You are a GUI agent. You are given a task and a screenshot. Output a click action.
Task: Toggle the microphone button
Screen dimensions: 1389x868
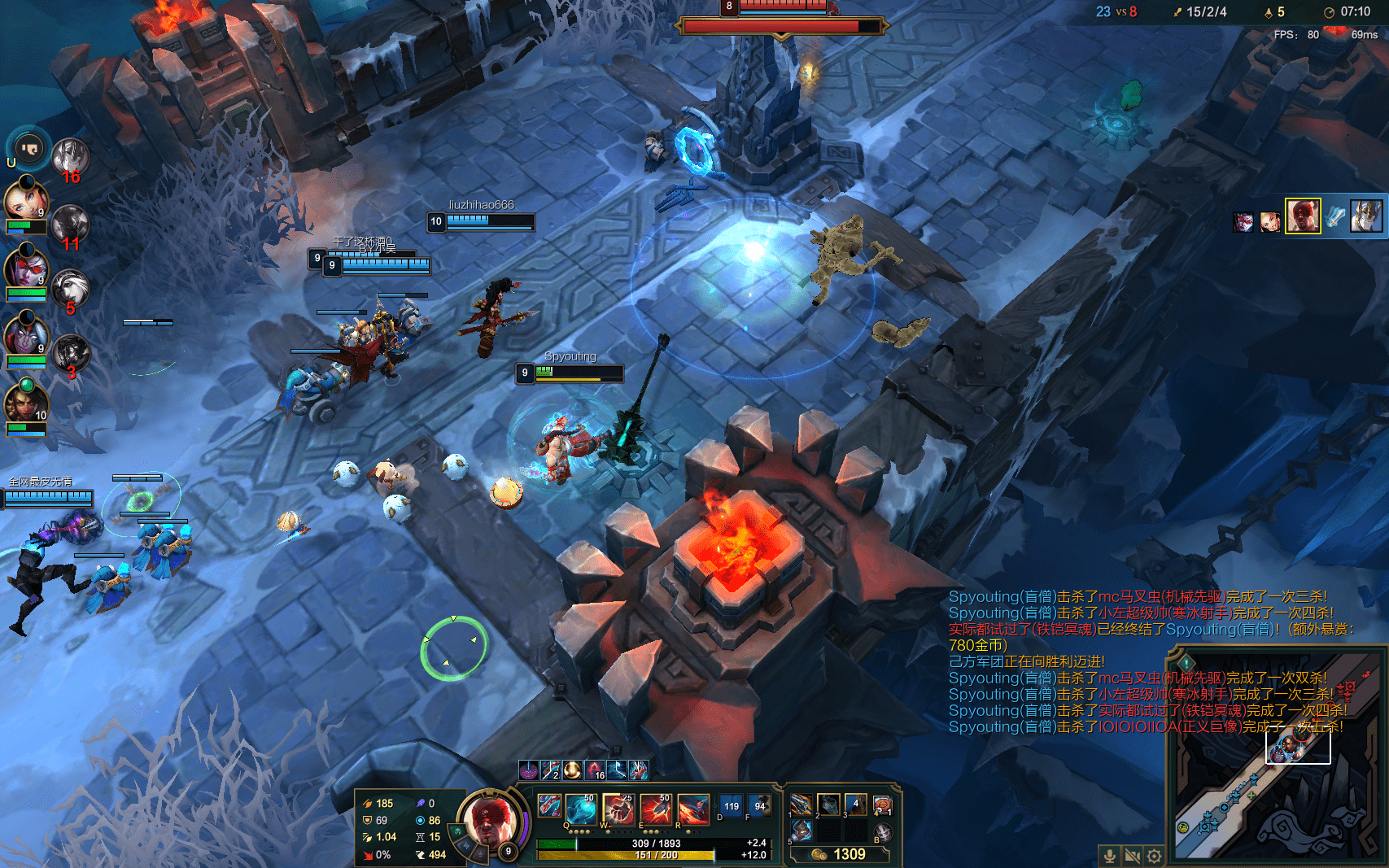[1109, 856]
